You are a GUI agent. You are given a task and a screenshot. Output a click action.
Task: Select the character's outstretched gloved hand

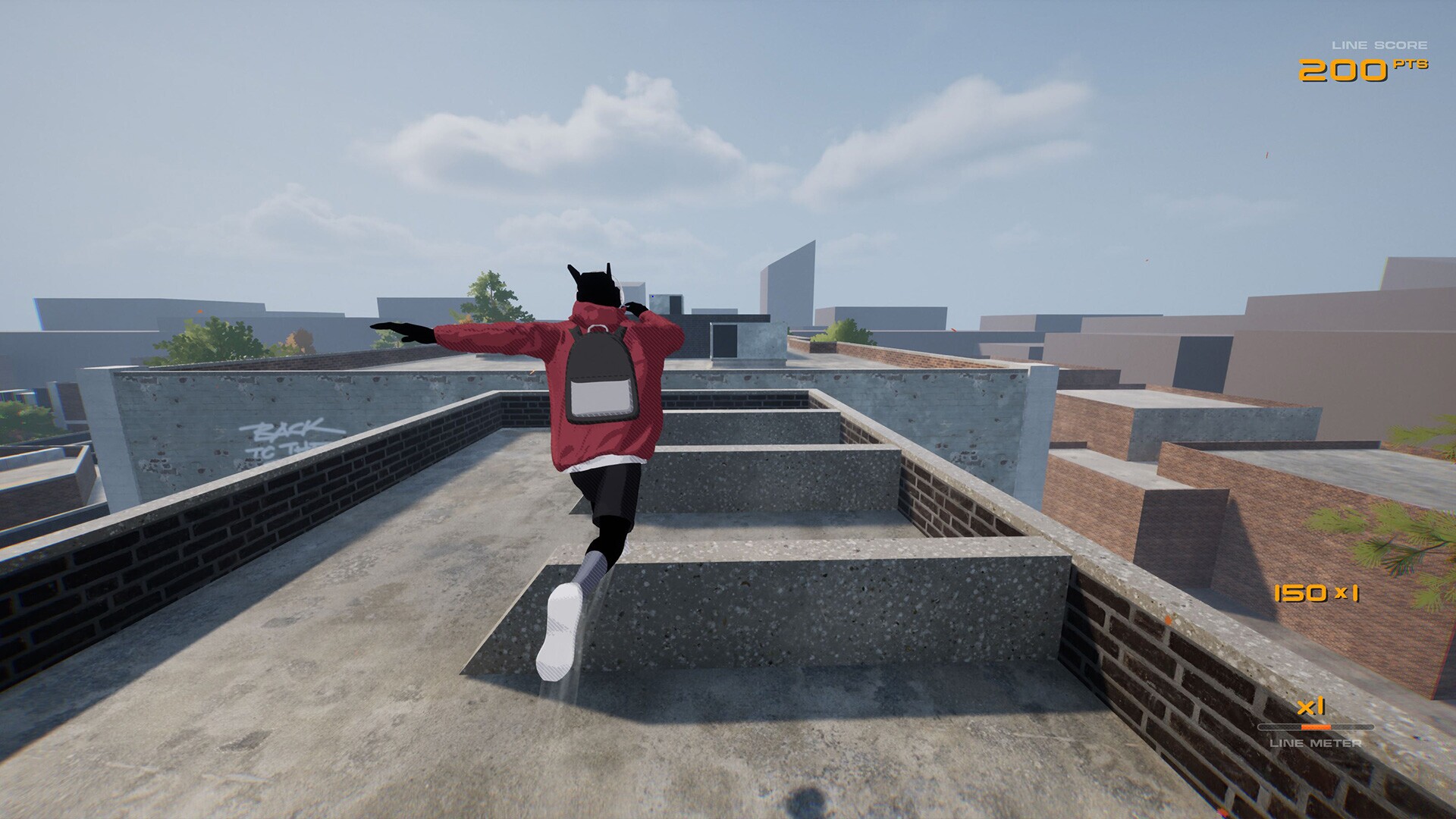point(402,330)
